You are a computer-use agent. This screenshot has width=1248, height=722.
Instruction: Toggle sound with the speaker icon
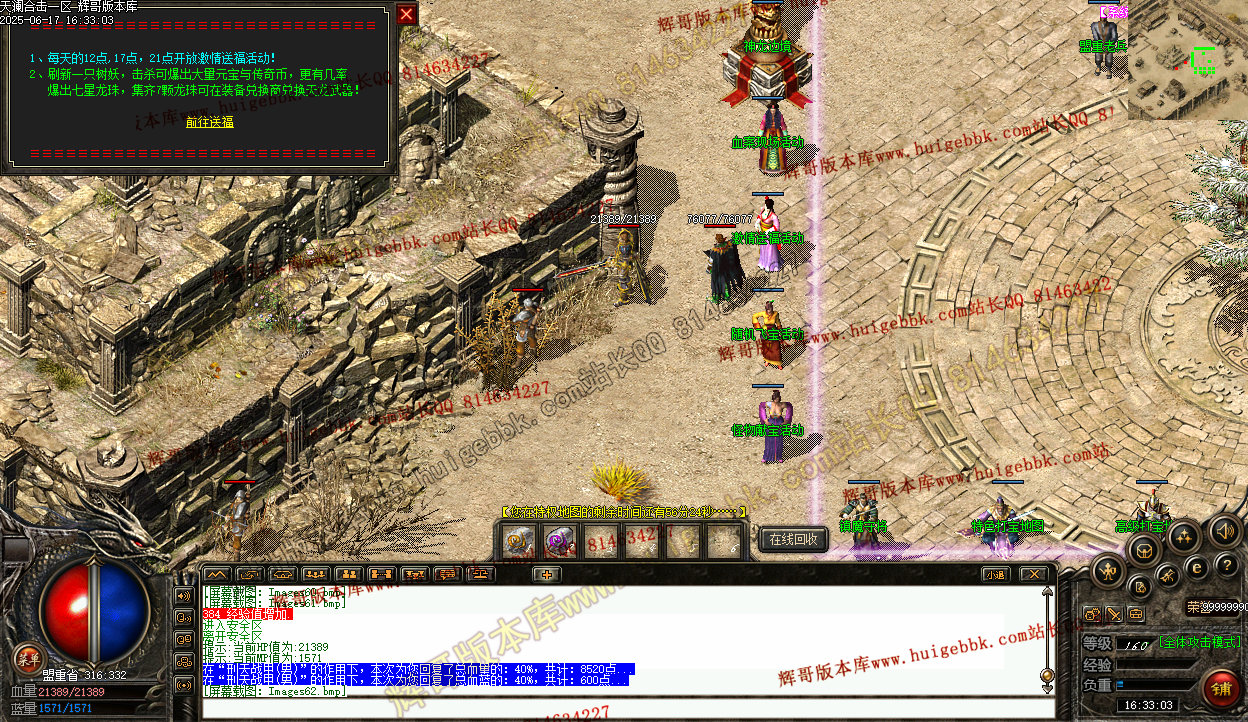click(x=1224, y=530)
